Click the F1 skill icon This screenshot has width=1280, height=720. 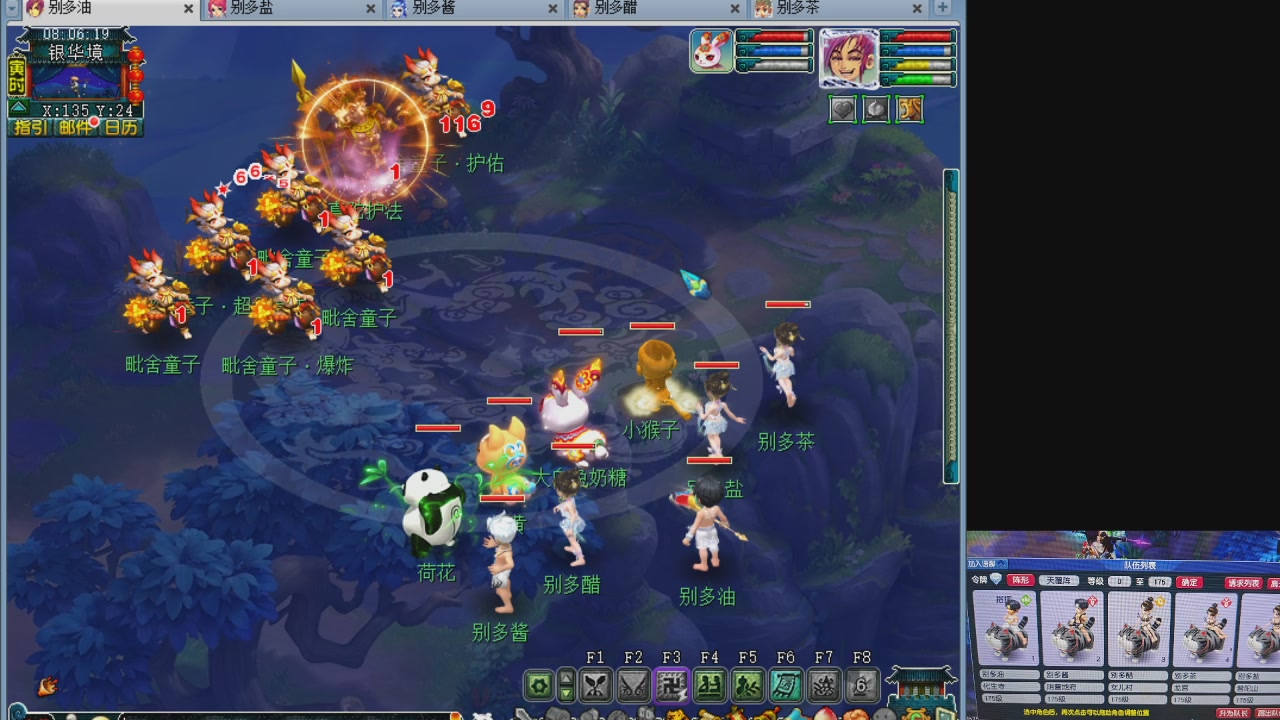[x=594, y=685]
